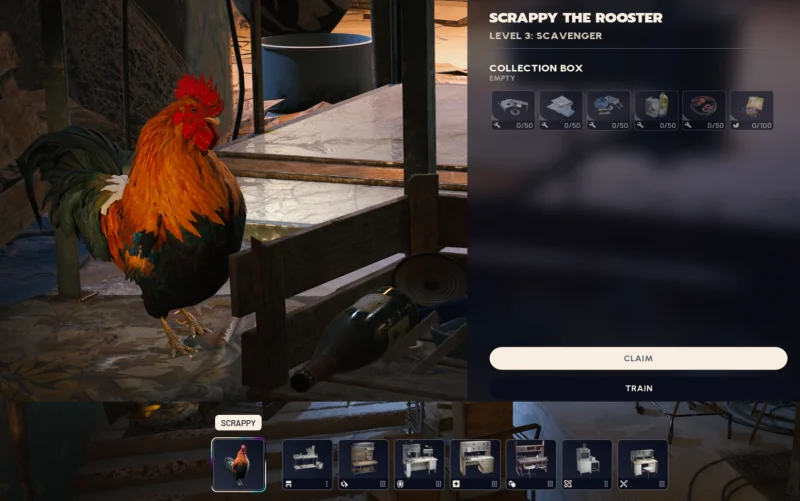Open the gear bench with shield icon

(x=419, y=464)
